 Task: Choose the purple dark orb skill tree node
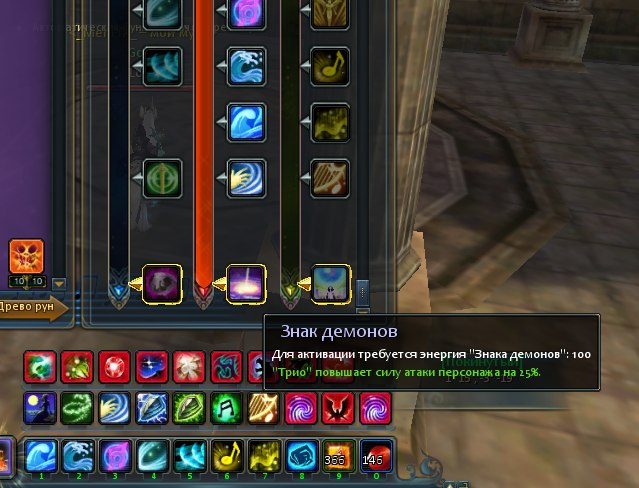click(x=161, y=282)
